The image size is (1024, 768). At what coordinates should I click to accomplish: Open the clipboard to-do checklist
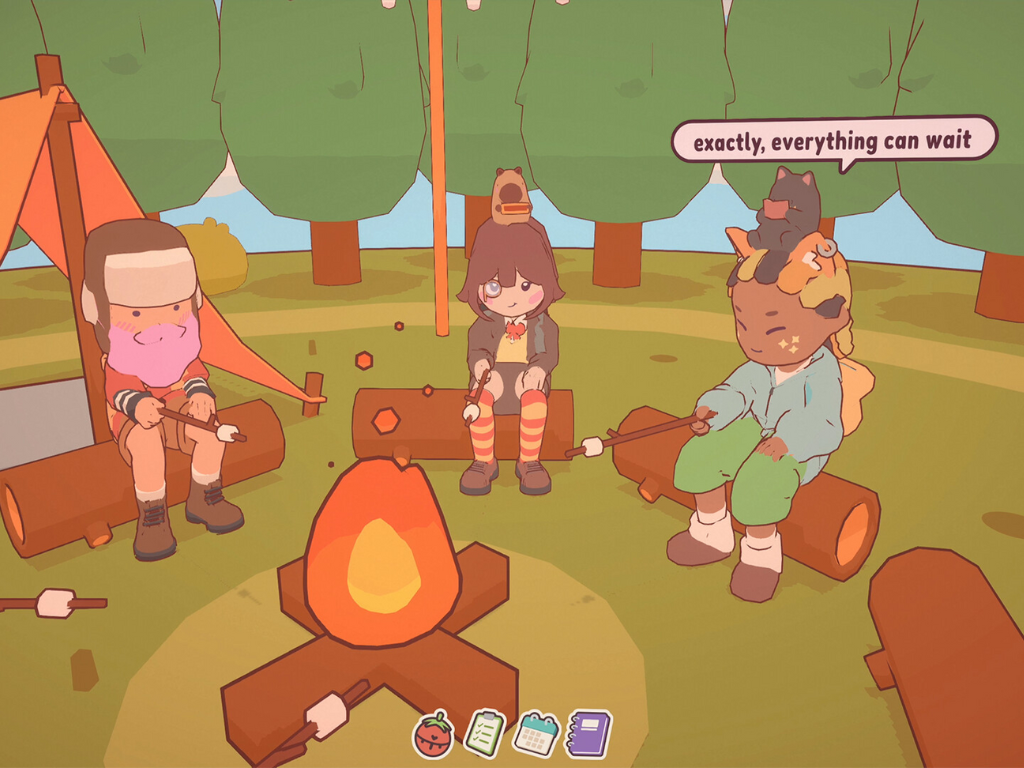click(485, 733)
